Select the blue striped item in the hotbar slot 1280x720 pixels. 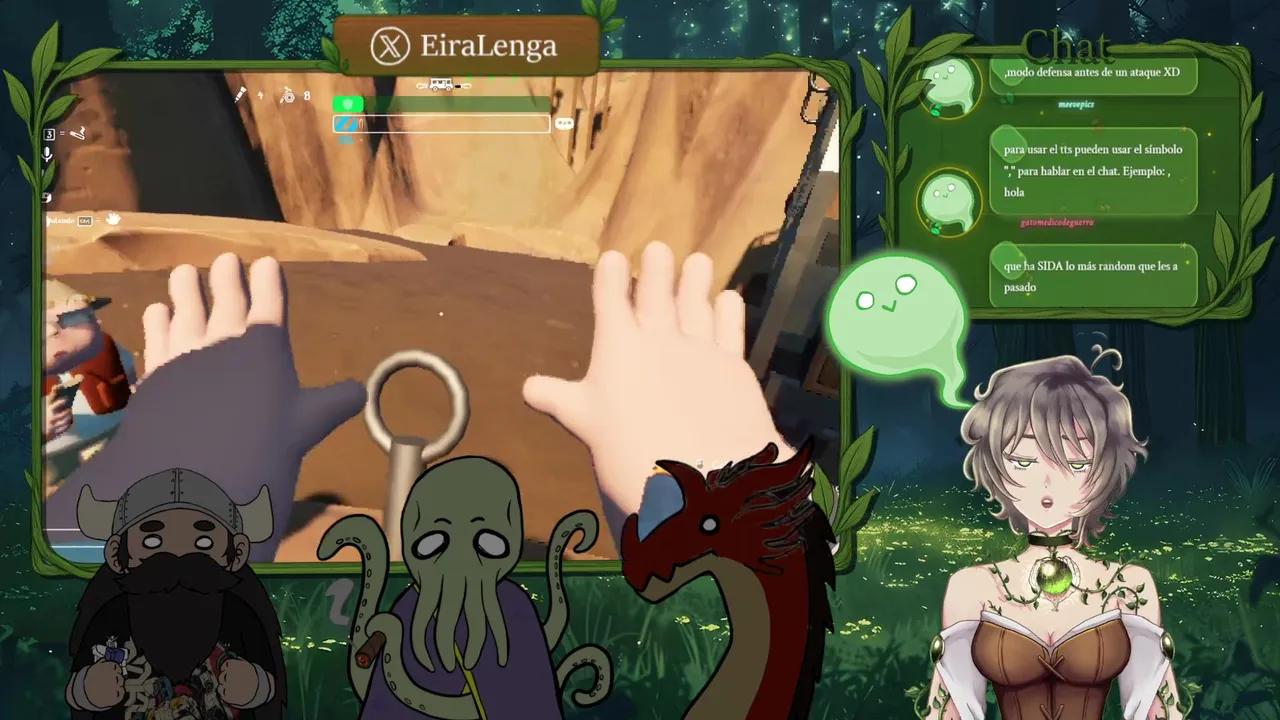[345, 123]
